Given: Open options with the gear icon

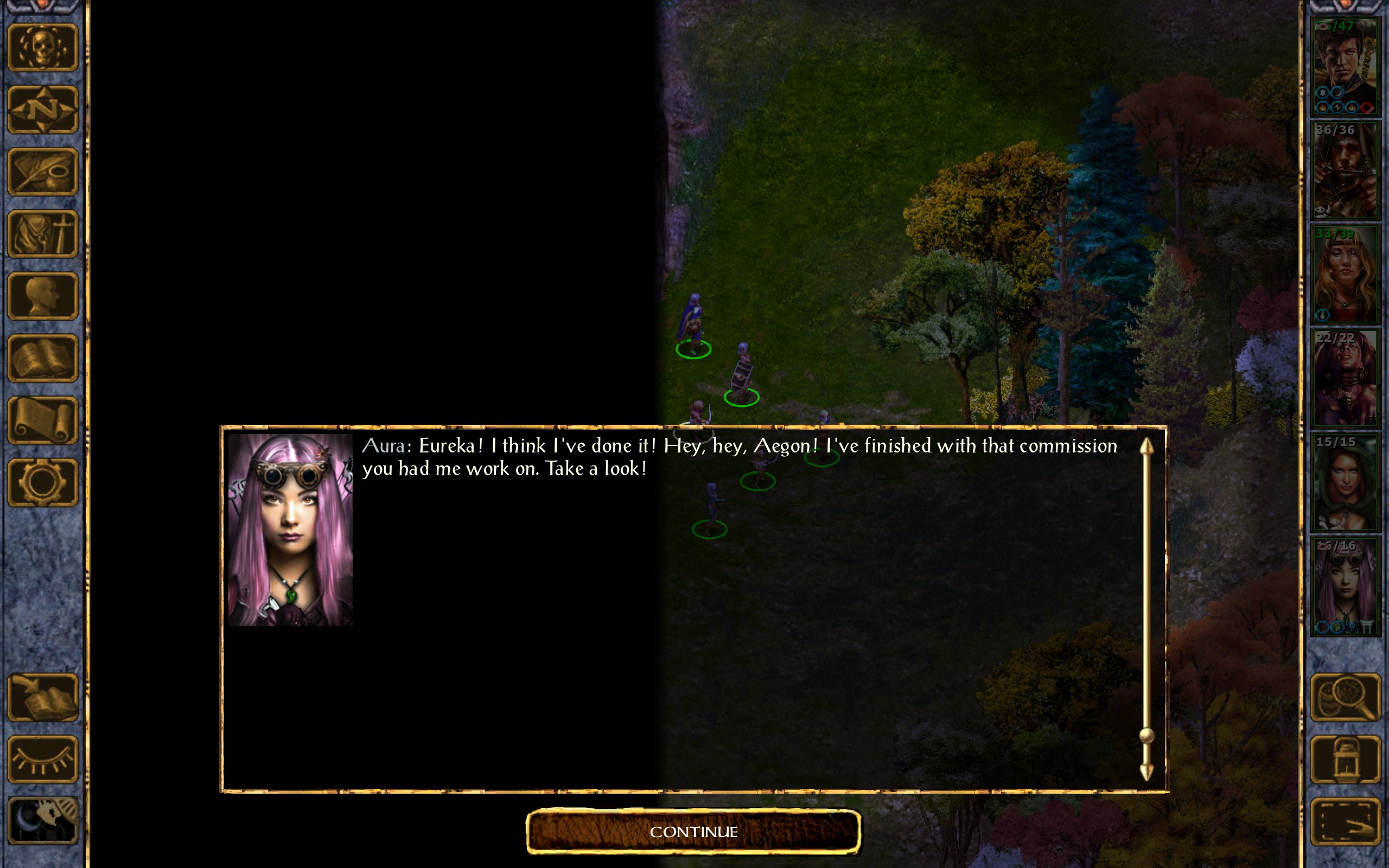Looking at the screenshot, I should click(x=42, y=482).
